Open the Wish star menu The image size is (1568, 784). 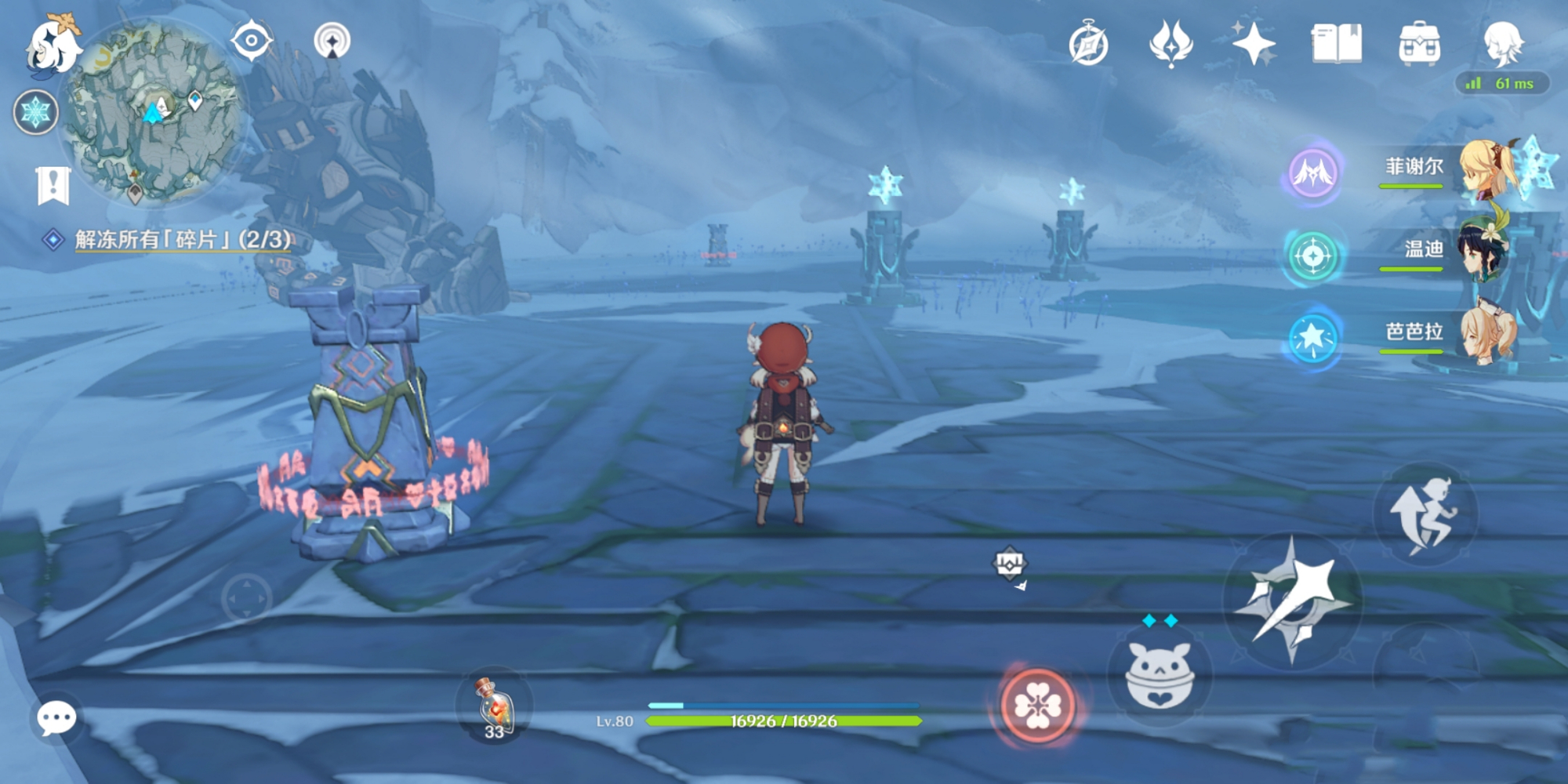pyautogui.click(x=1254, y=43)
